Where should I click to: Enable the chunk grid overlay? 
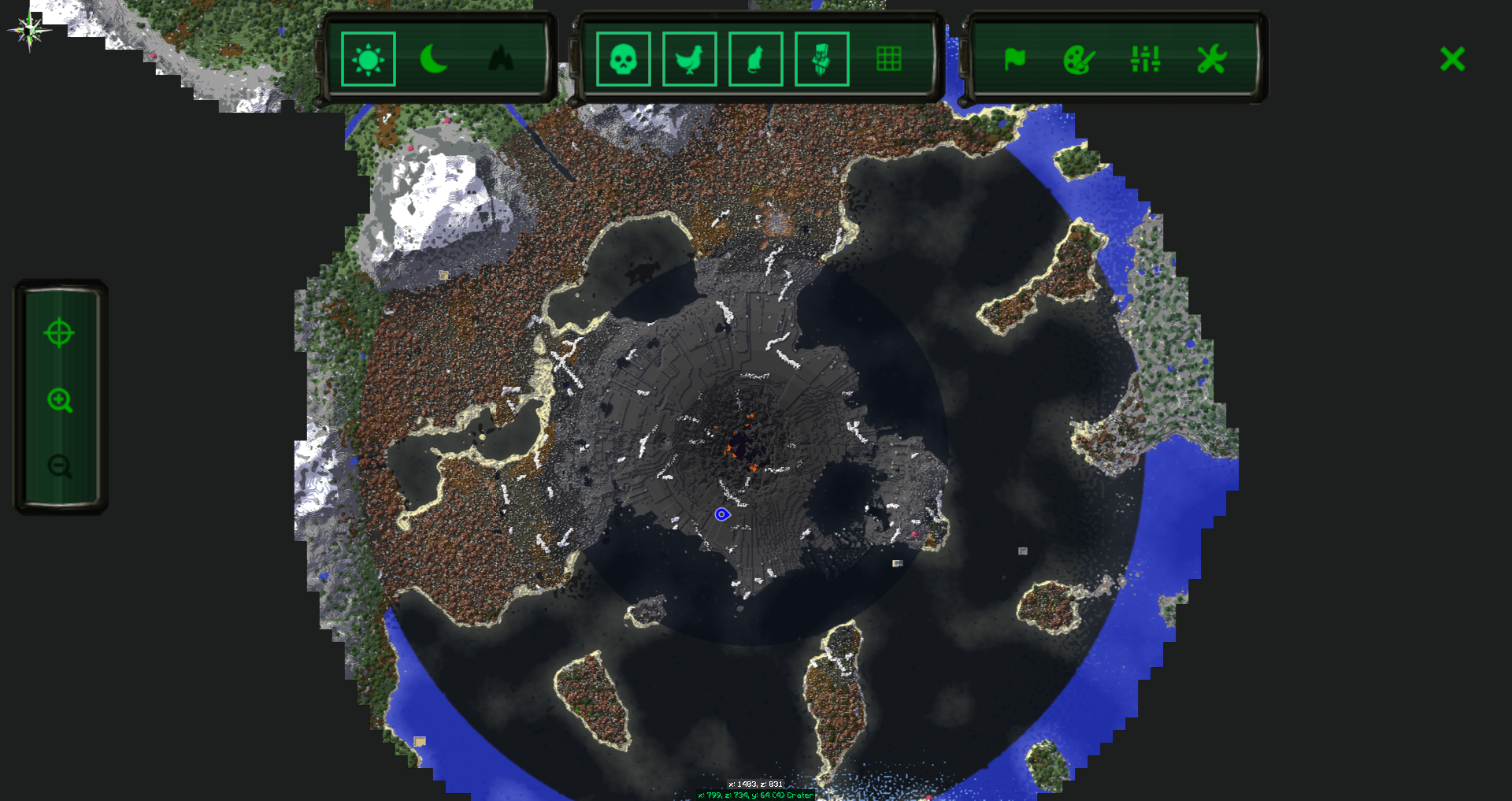tap(889, 57)
